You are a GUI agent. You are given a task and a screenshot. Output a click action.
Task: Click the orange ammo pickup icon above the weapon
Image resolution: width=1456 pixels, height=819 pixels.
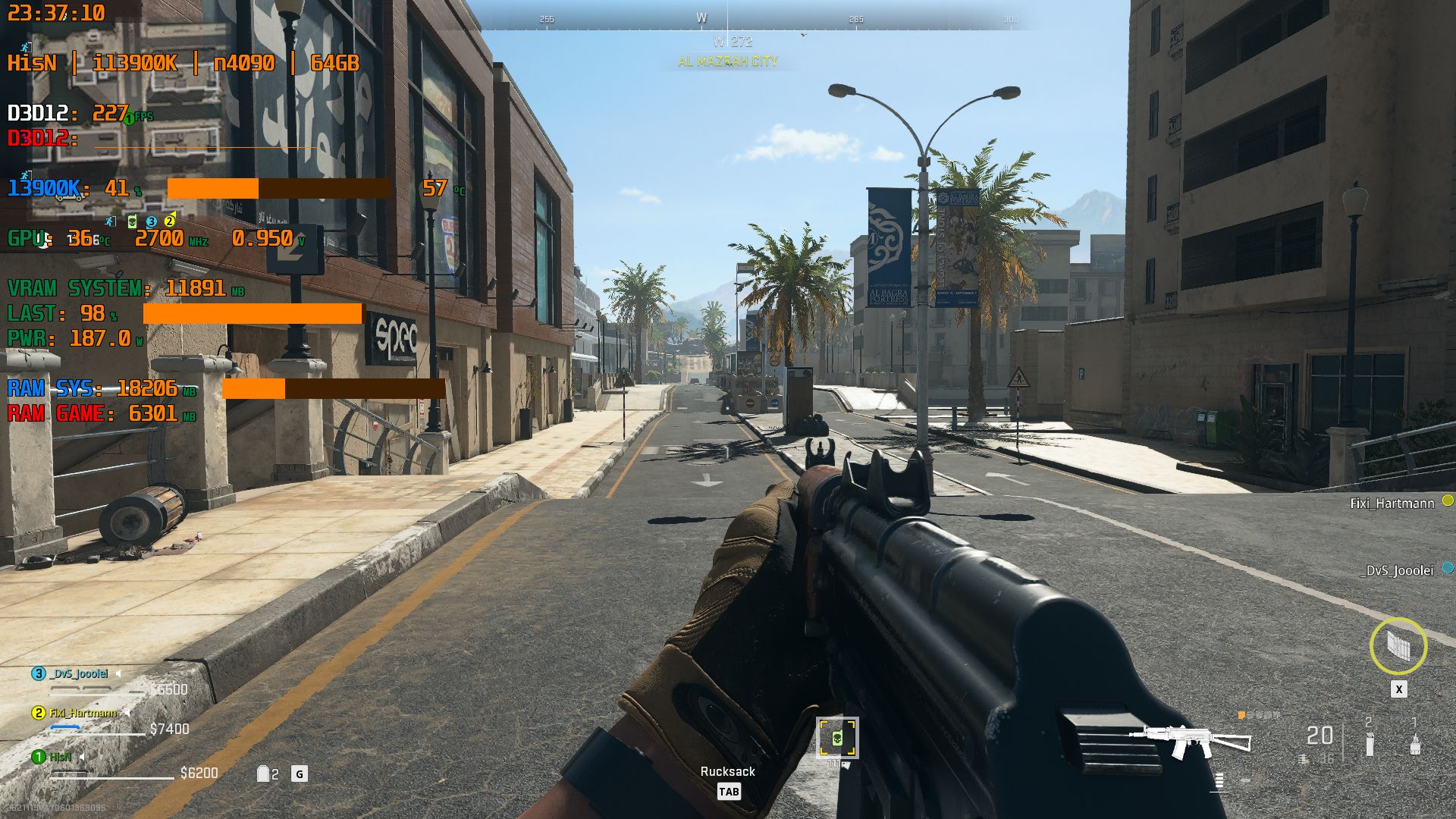[1241, 714]
